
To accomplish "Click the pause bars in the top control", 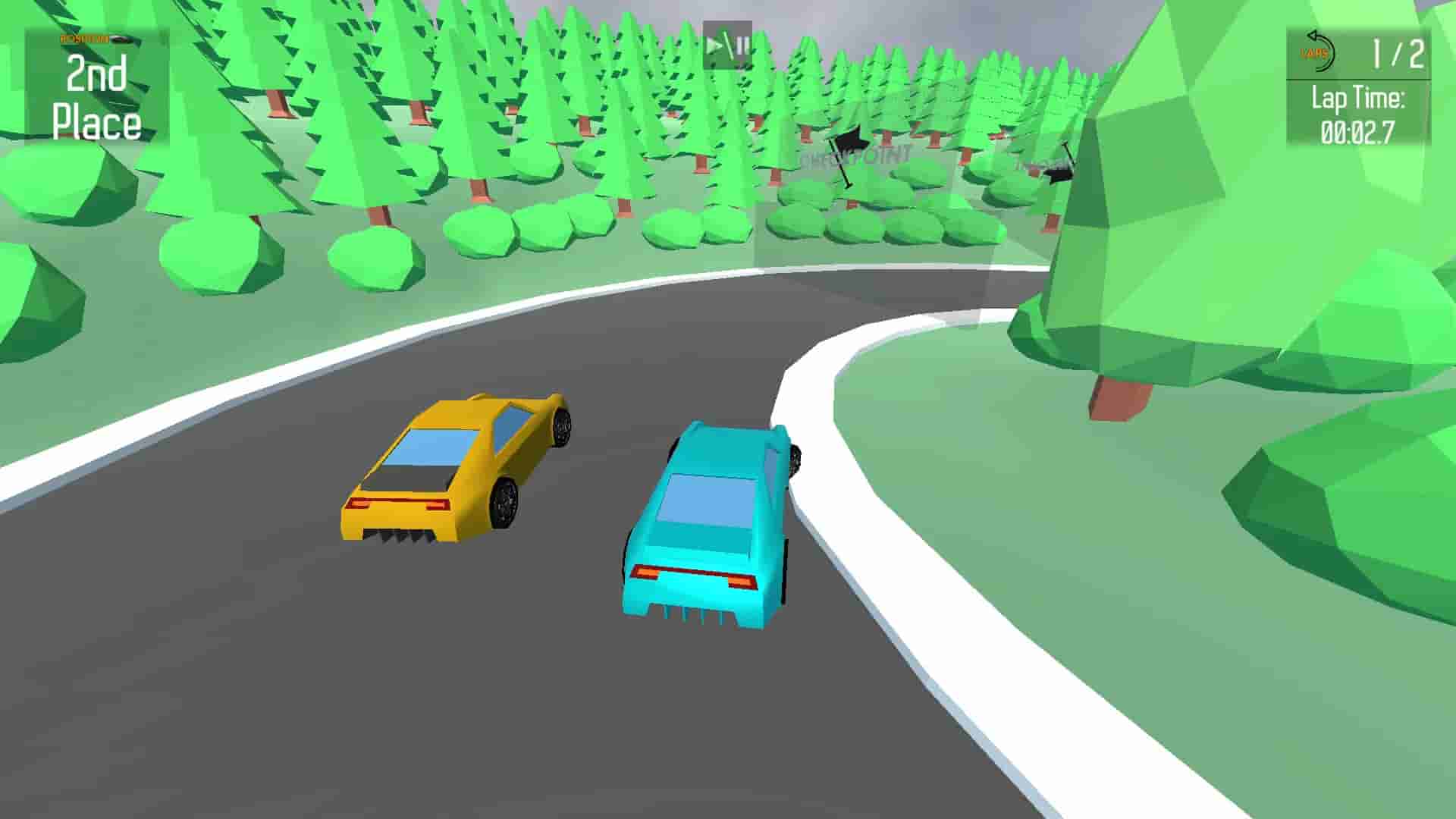I will 739,45.
